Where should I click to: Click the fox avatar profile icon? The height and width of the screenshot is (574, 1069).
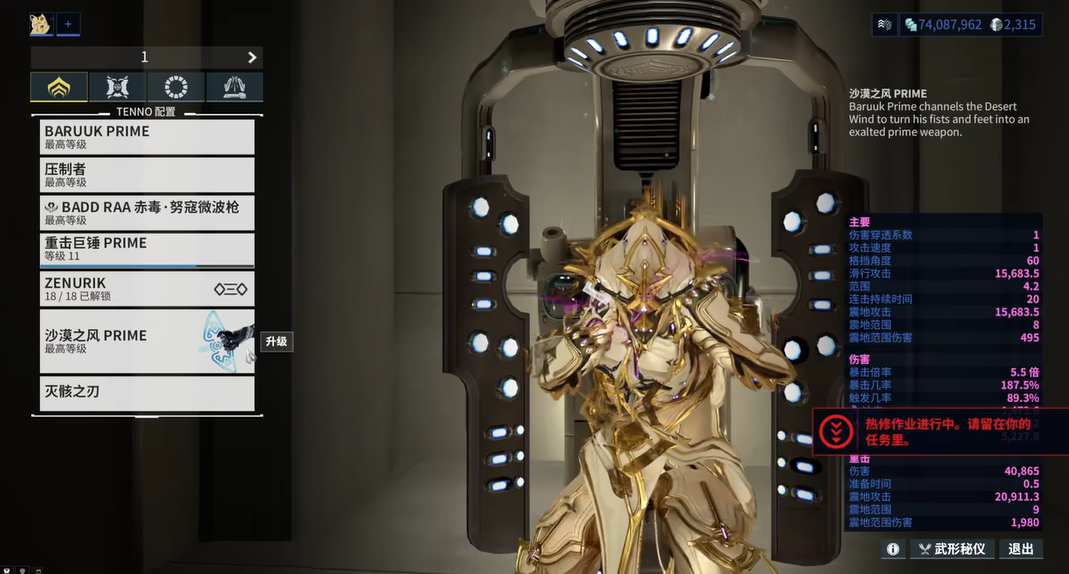41,24
